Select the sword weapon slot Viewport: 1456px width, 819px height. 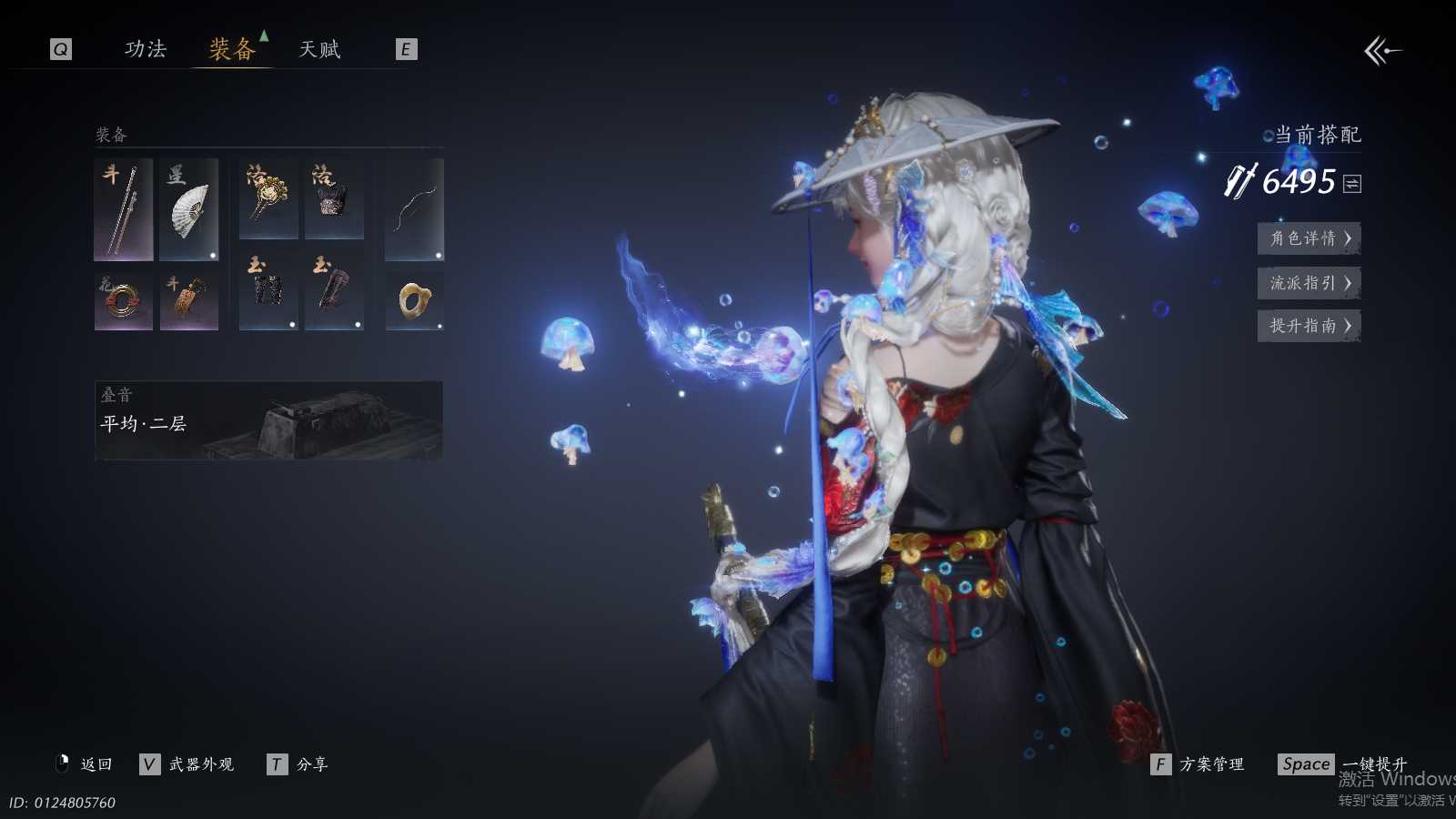pos(123,209)
